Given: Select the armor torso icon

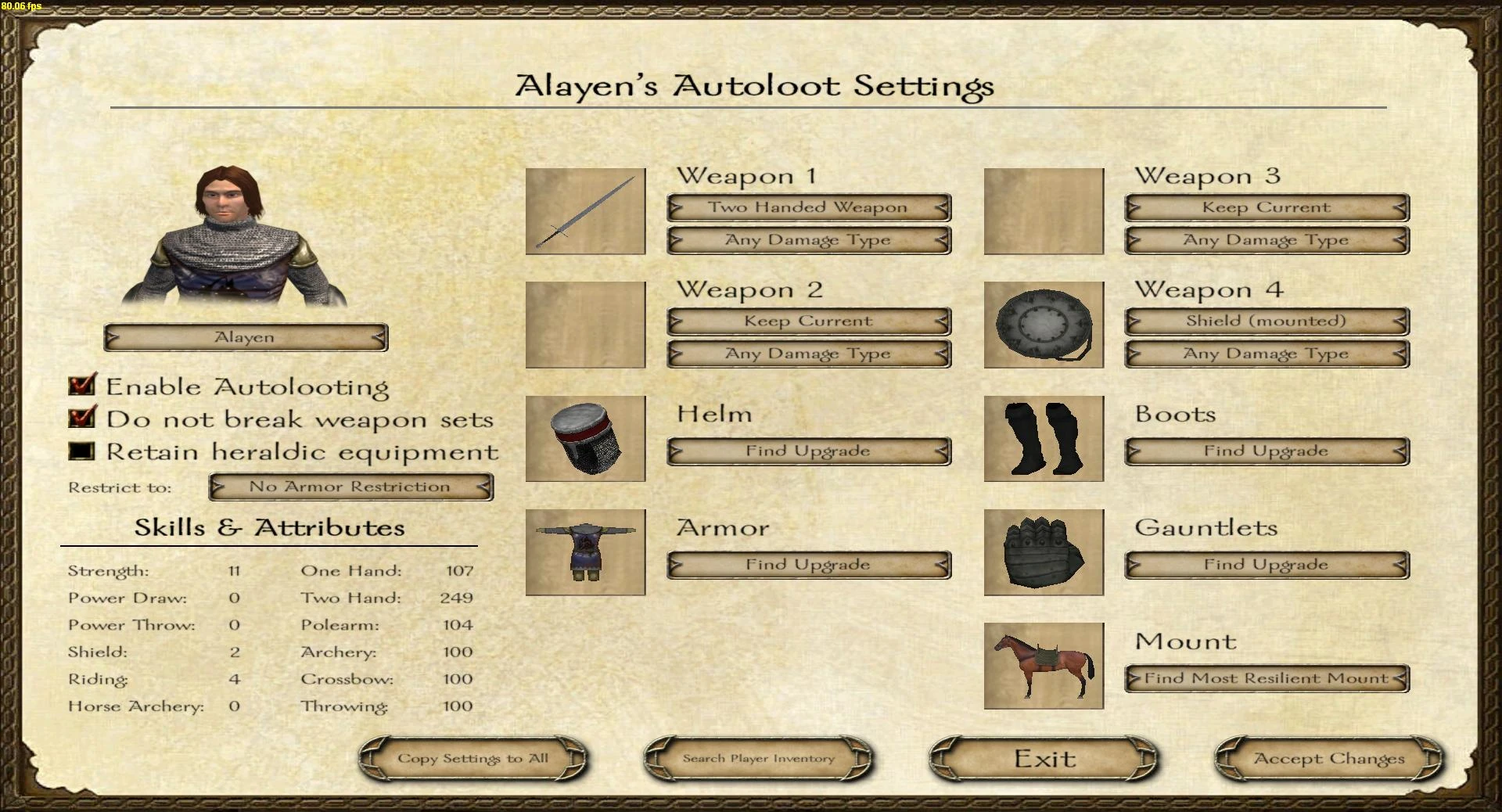Looking at the screenshot, I should [584, 552].
